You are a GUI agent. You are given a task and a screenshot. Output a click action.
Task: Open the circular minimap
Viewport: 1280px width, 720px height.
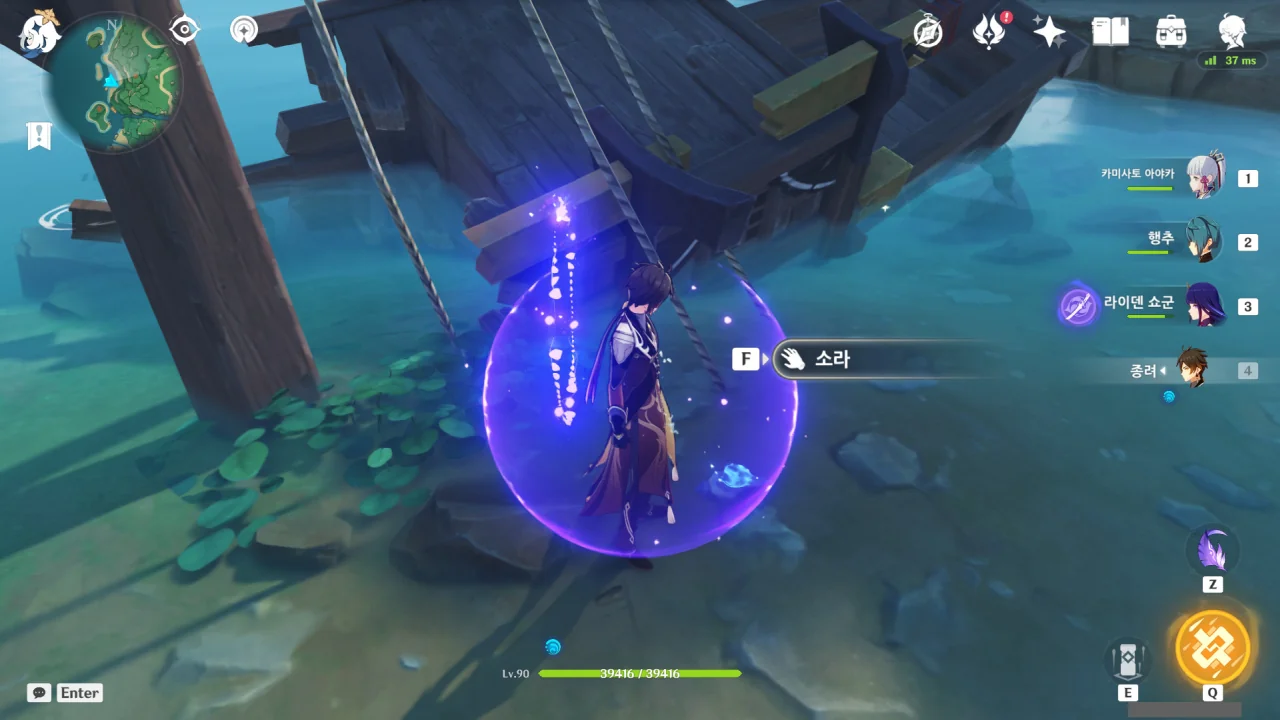(x=115, y=82)
